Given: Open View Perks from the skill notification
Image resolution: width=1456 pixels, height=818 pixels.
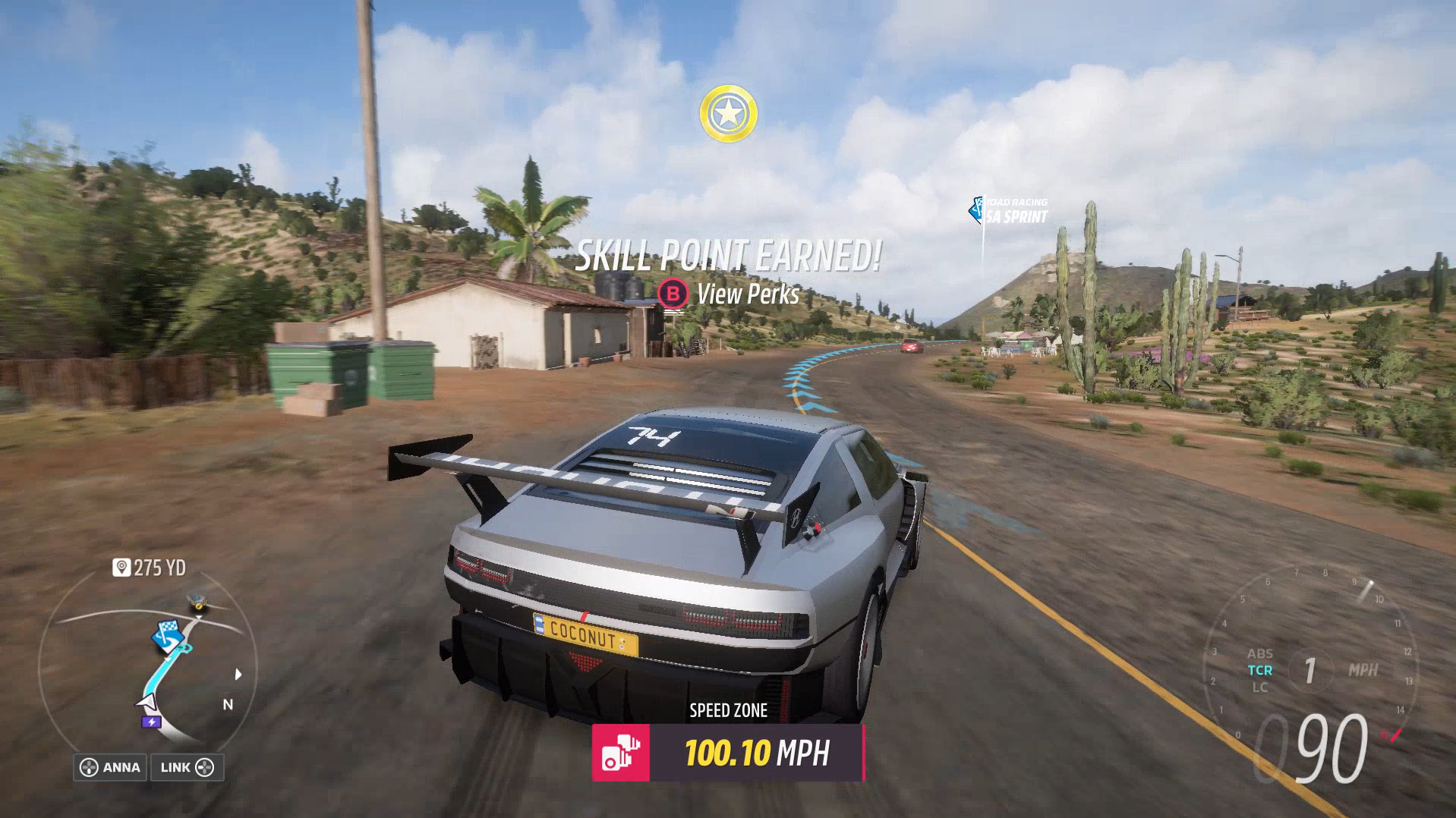Looking at the screenshot, I should click(x=729, y=294).
